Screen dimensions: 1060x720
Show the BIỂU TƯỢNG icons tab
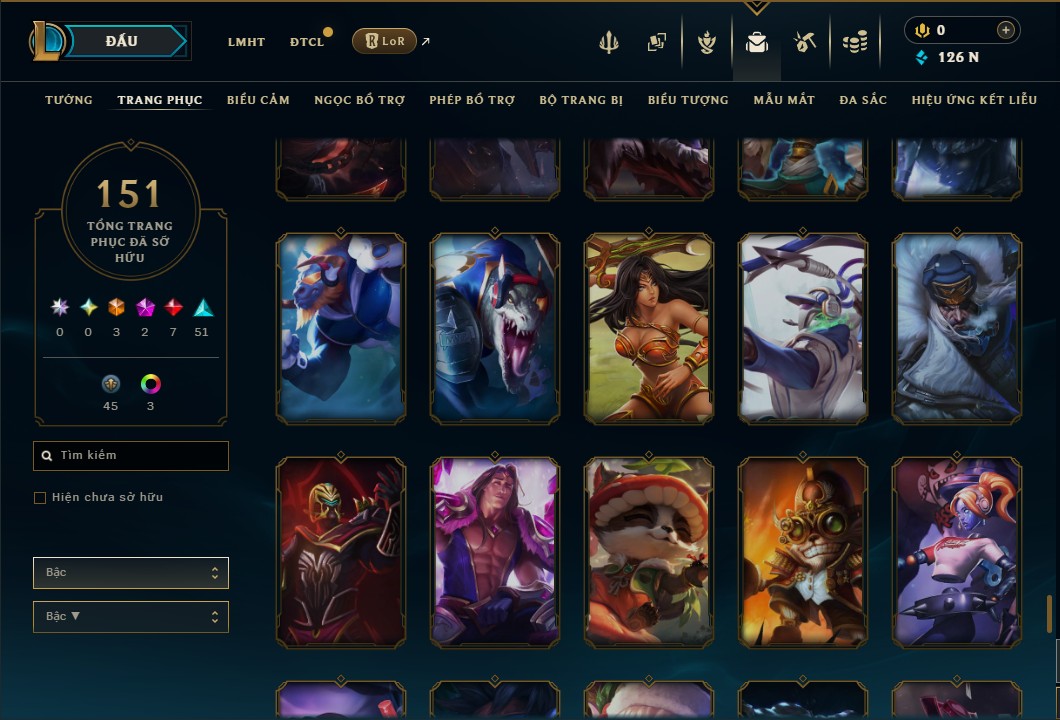pyautogui.click(x=688, y=100)
